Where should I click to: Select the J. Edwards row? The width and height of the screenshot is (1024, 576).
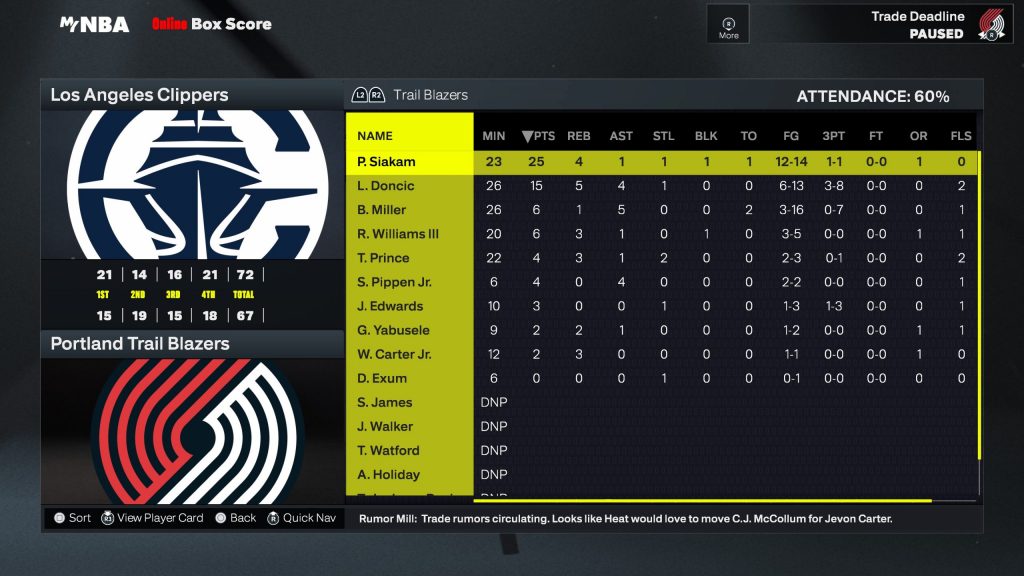[x=390, y=306]
